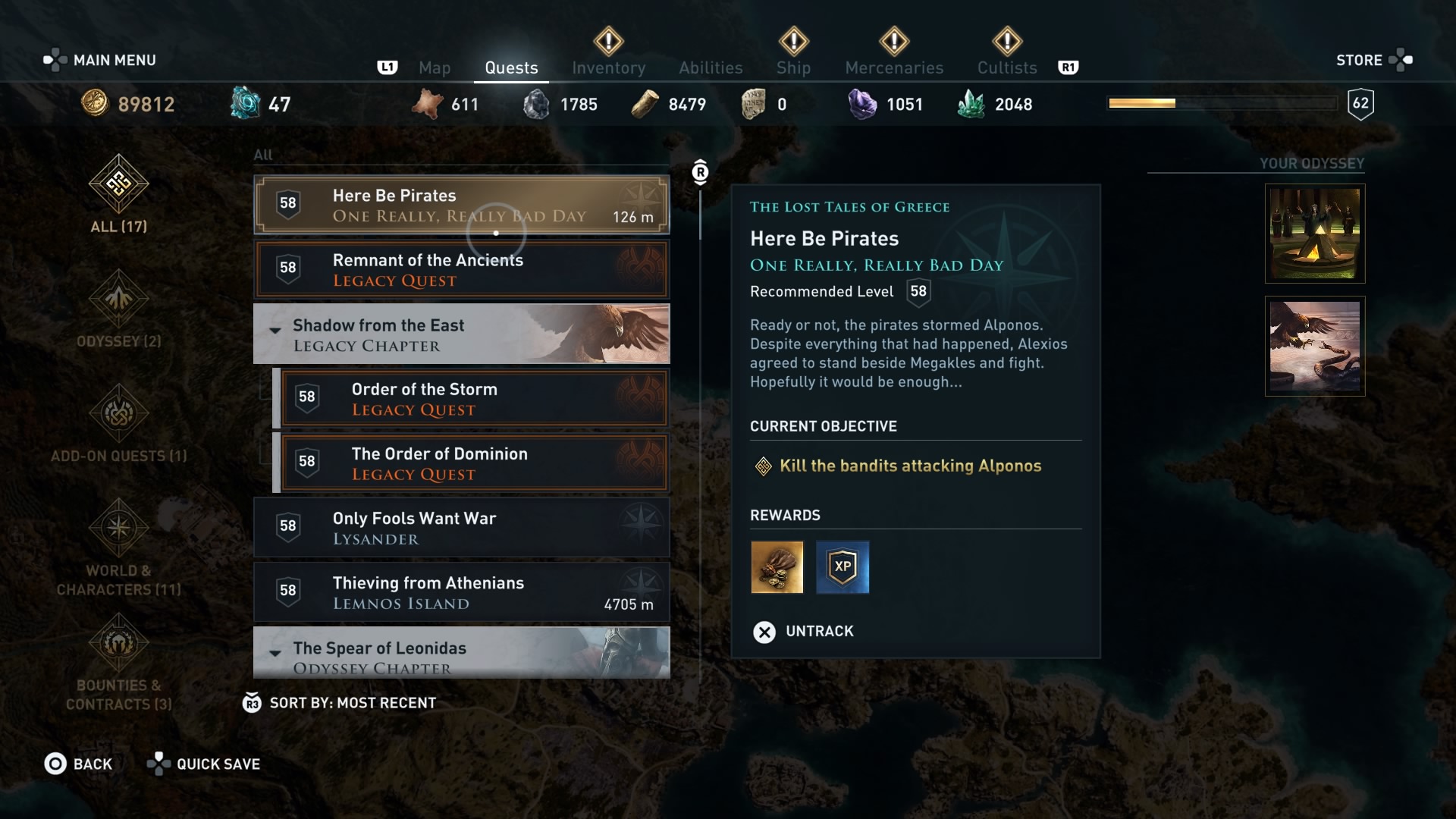Select the eagle attack Odyssey thumbnail
1456x819 pixels.
[1315, 347]
